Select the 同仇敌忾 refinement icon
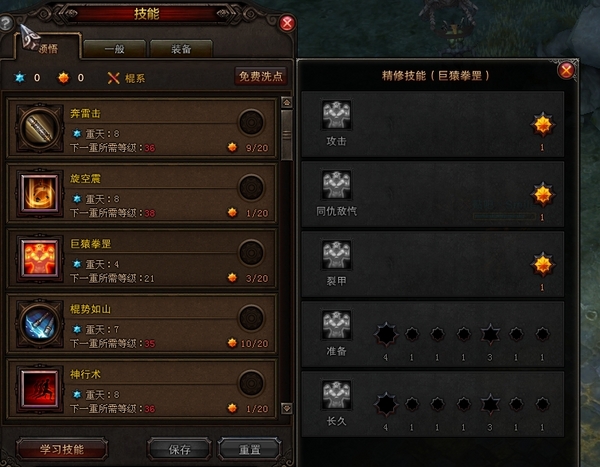The width and height of the screenshot is (600, 467). point(336,185)
